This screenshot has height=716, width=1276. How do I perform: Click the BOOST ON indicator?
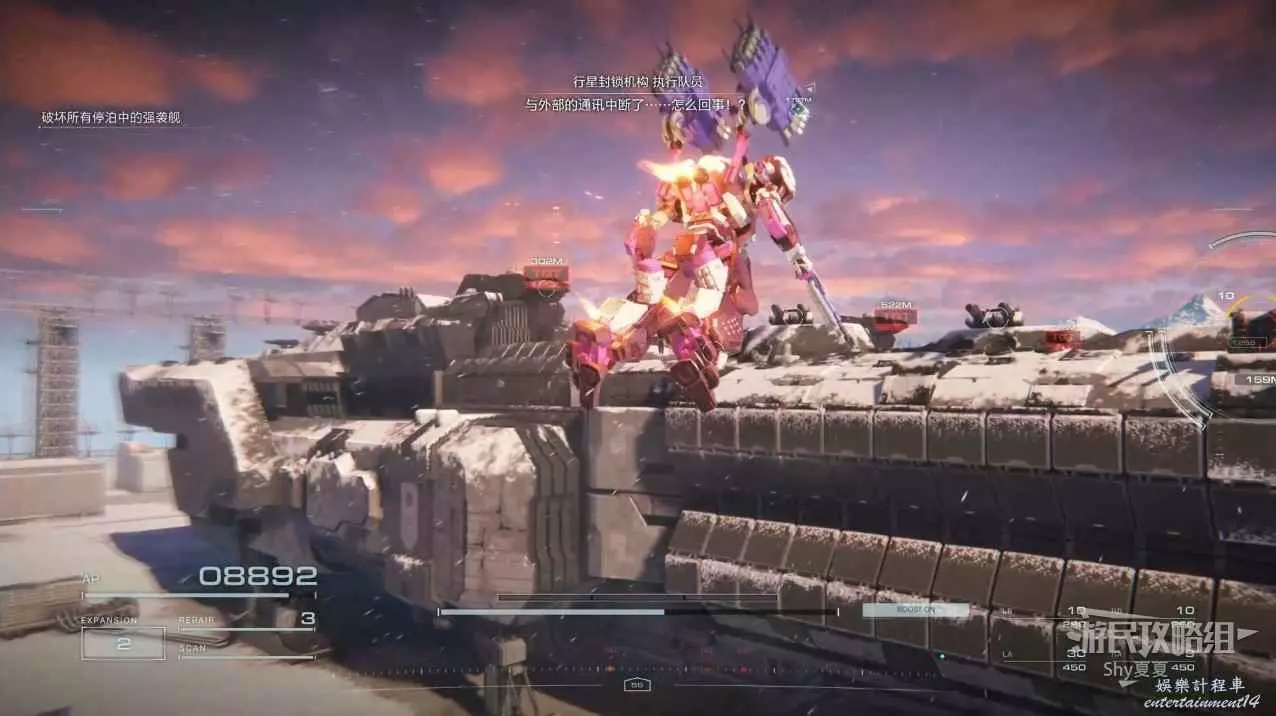[x=915, y=609]
